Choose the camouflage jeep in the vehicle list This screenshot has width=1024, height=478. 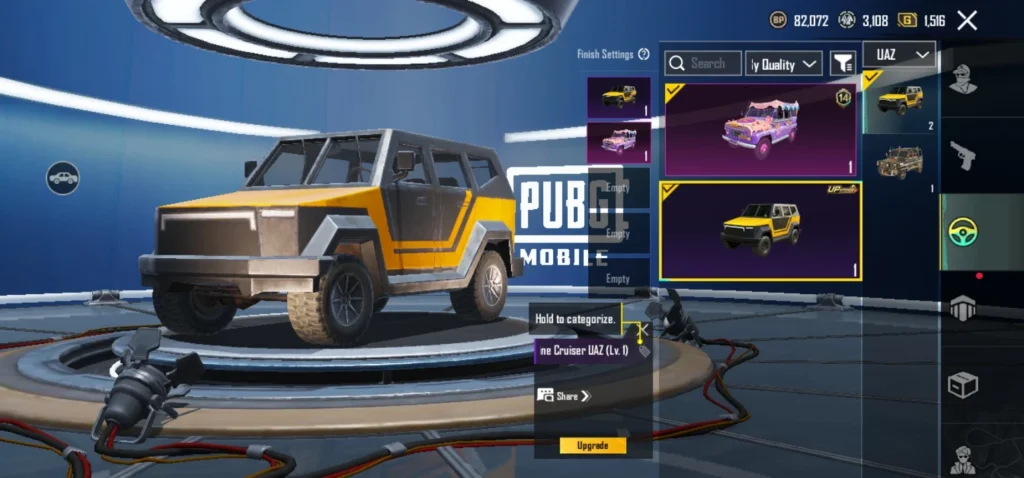pos(899,163)
